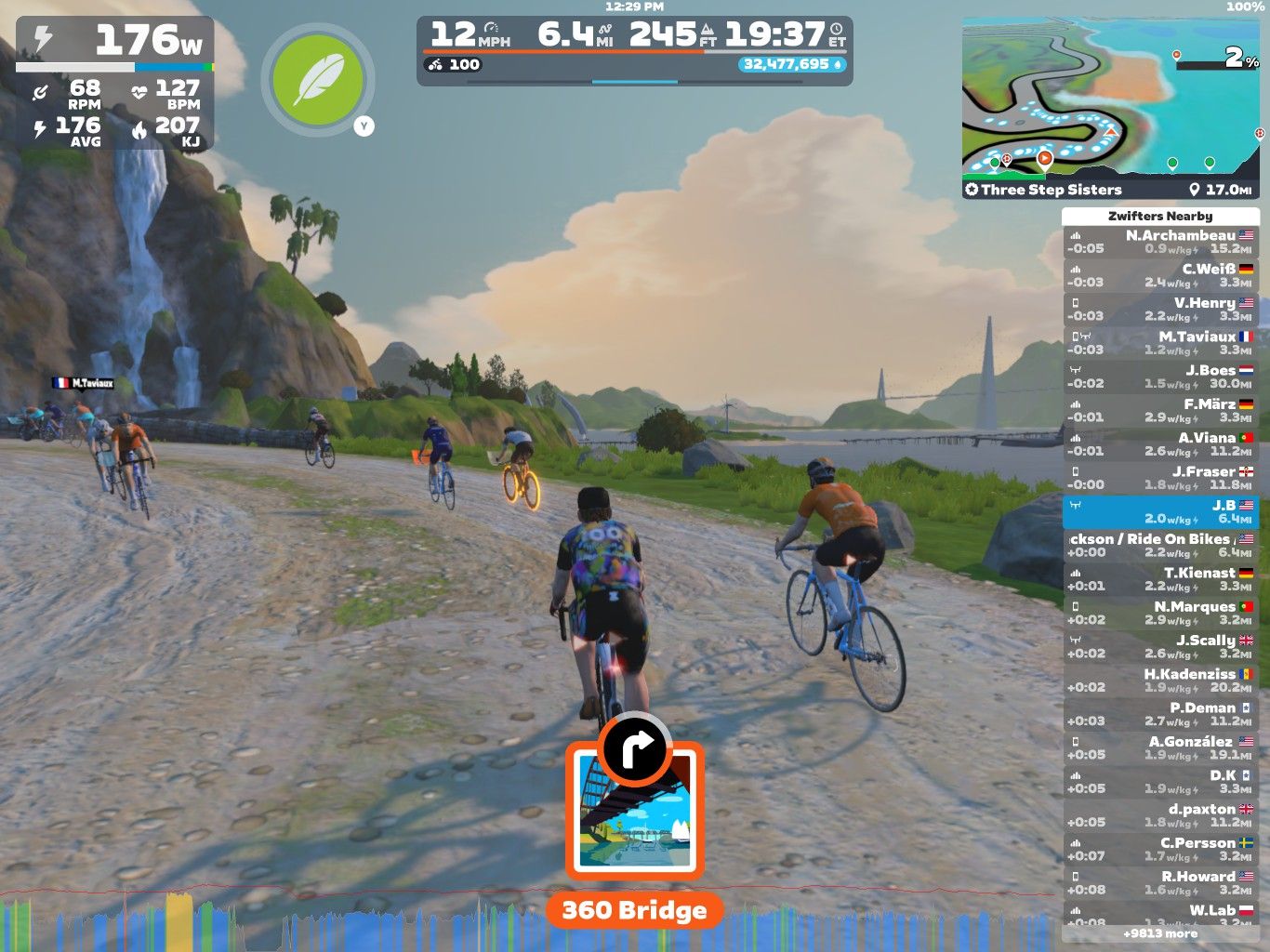Select V.Henry in the rider list

(x=1160, y=310)
